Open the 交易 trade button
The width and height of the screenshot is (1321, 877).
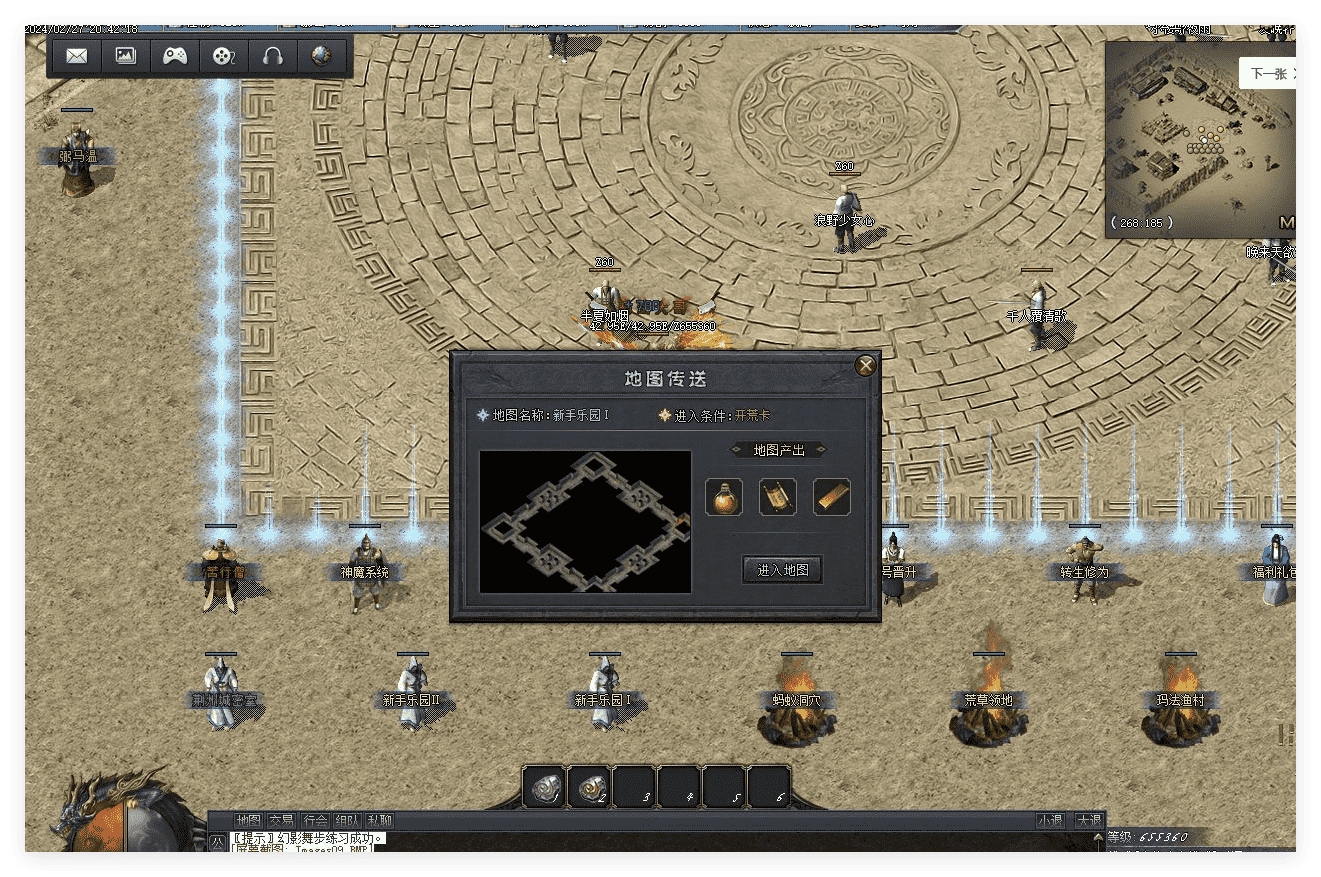(281, 820)
